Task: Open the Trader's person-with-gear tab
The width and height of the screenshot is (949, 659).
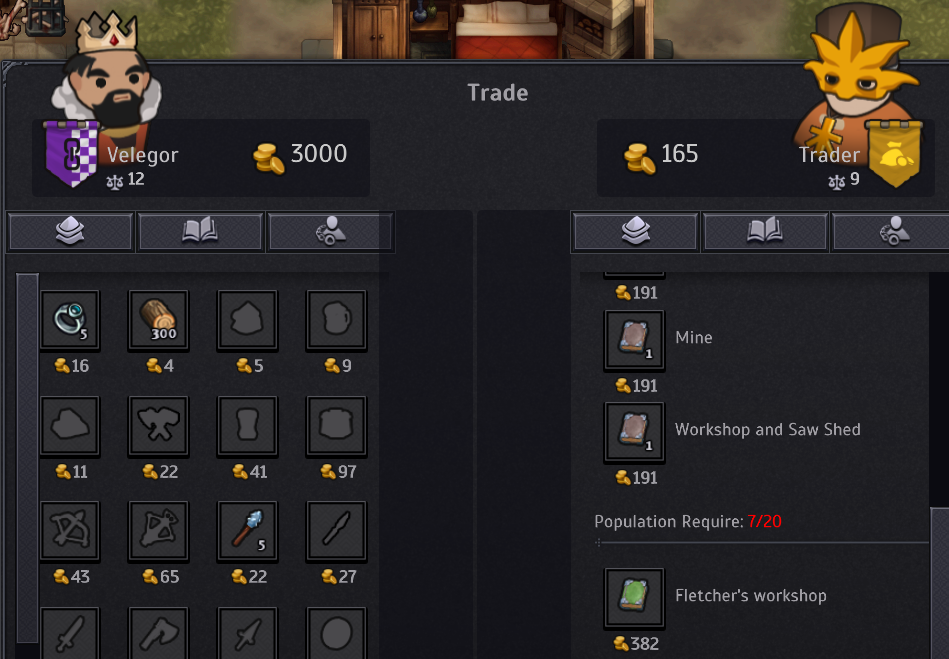Action: pyautogui.click(x=890, y=232)
